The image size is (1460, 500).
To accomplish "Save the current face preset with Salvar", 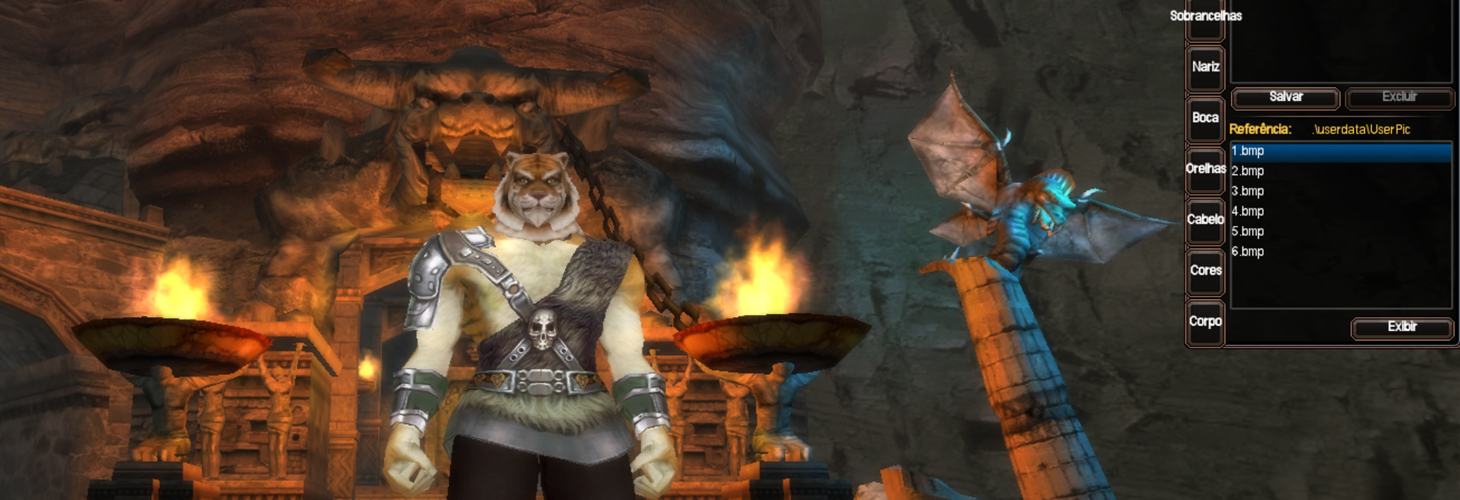I will coord(1285,98).
